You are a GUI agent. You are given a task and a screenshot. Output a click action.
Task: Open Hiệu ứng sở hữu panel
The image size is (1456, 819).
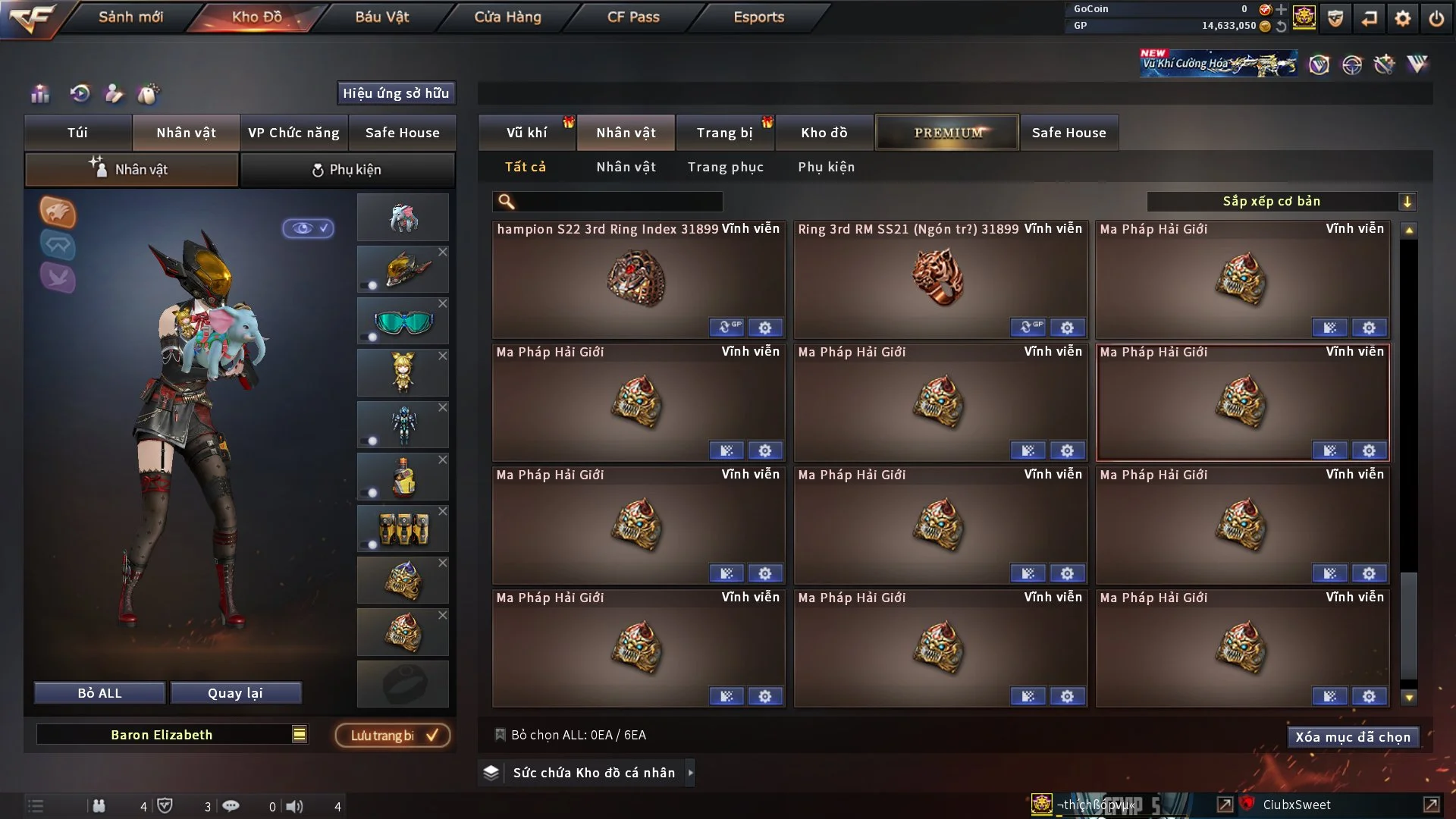(396, 93)
